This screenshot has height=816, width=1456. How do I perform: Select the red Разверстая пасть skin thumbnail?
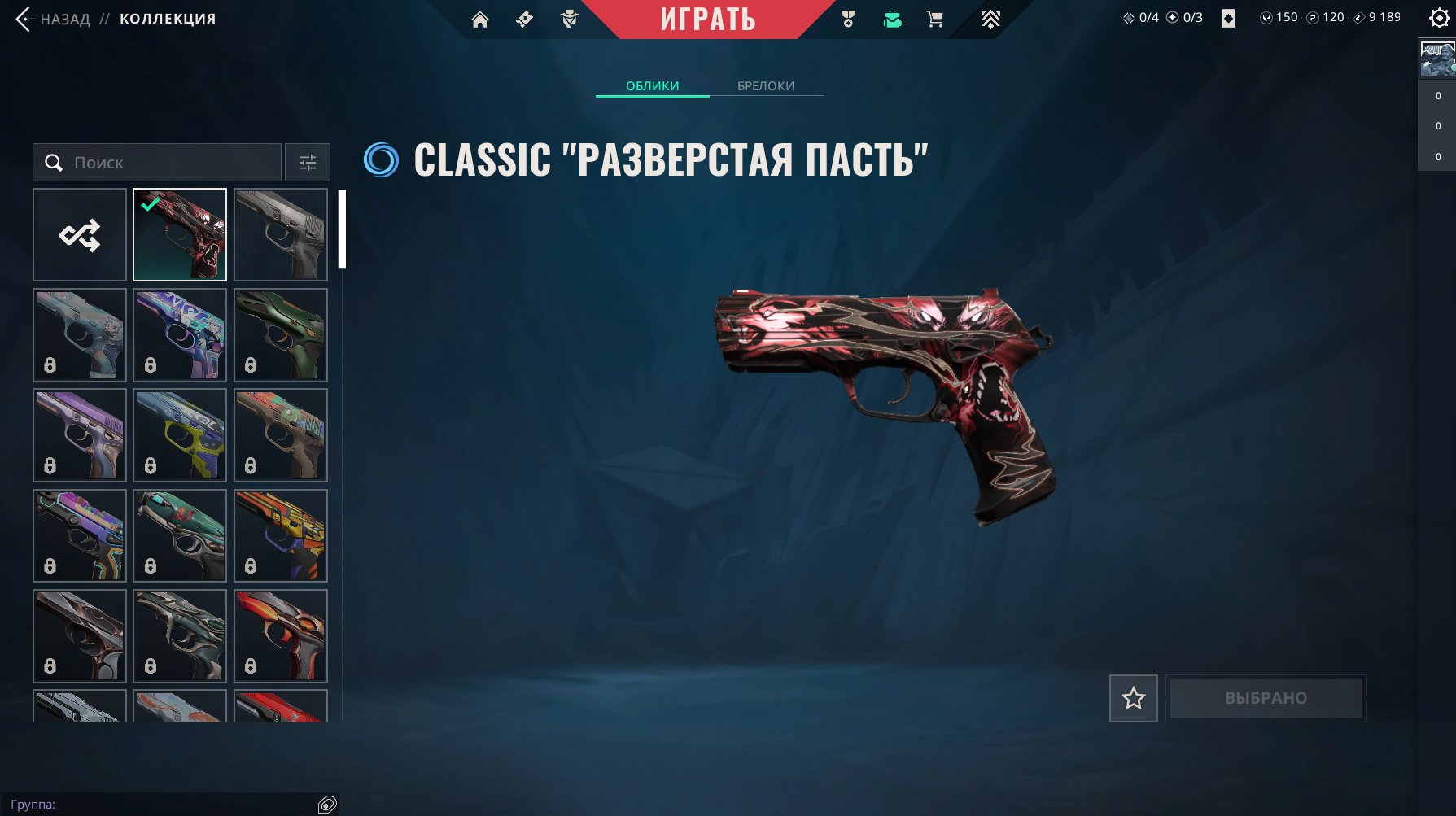tap(180, 235)
